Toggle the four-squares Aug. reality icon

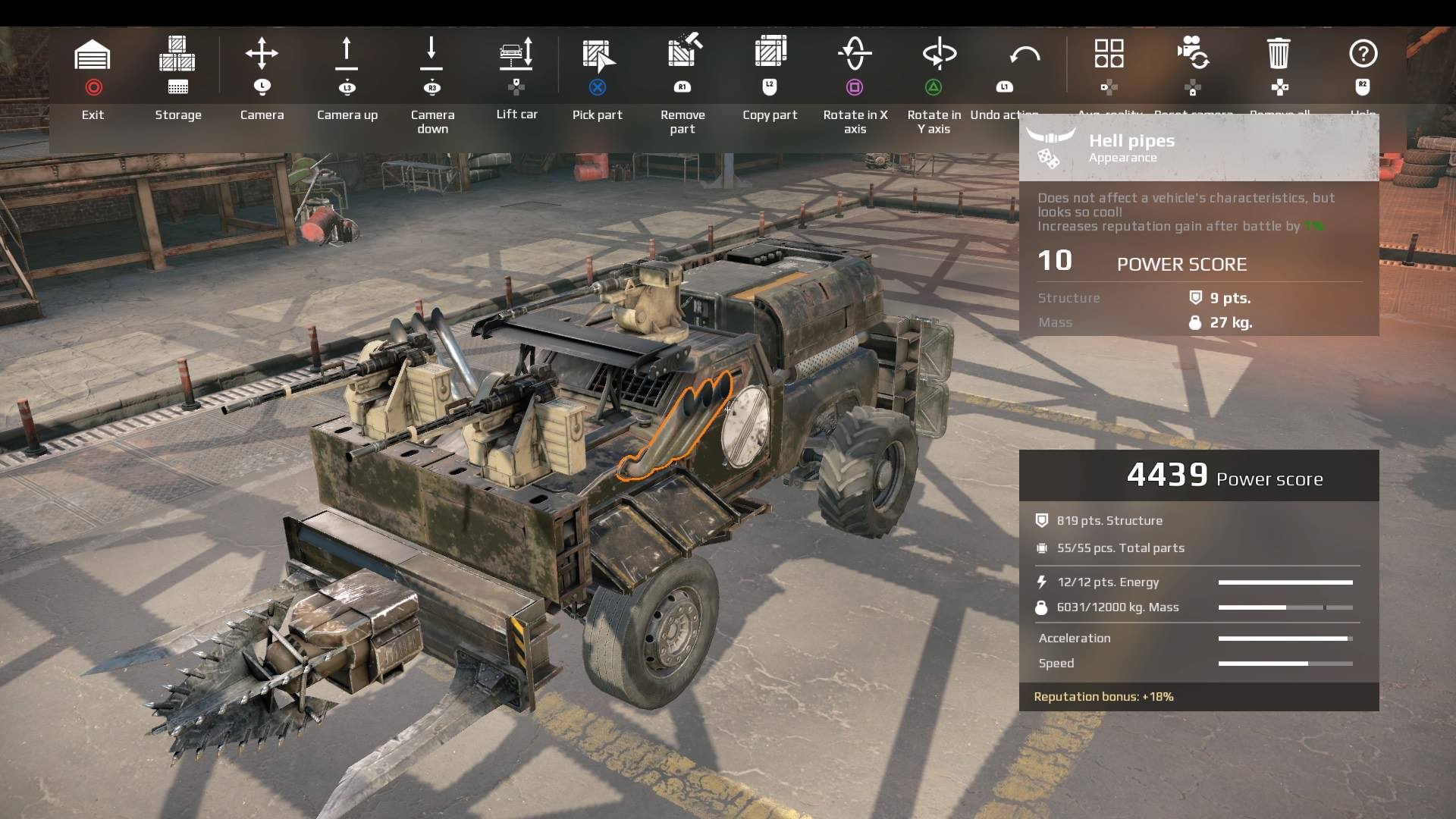pyautogui.click(x=1109, y=55)
